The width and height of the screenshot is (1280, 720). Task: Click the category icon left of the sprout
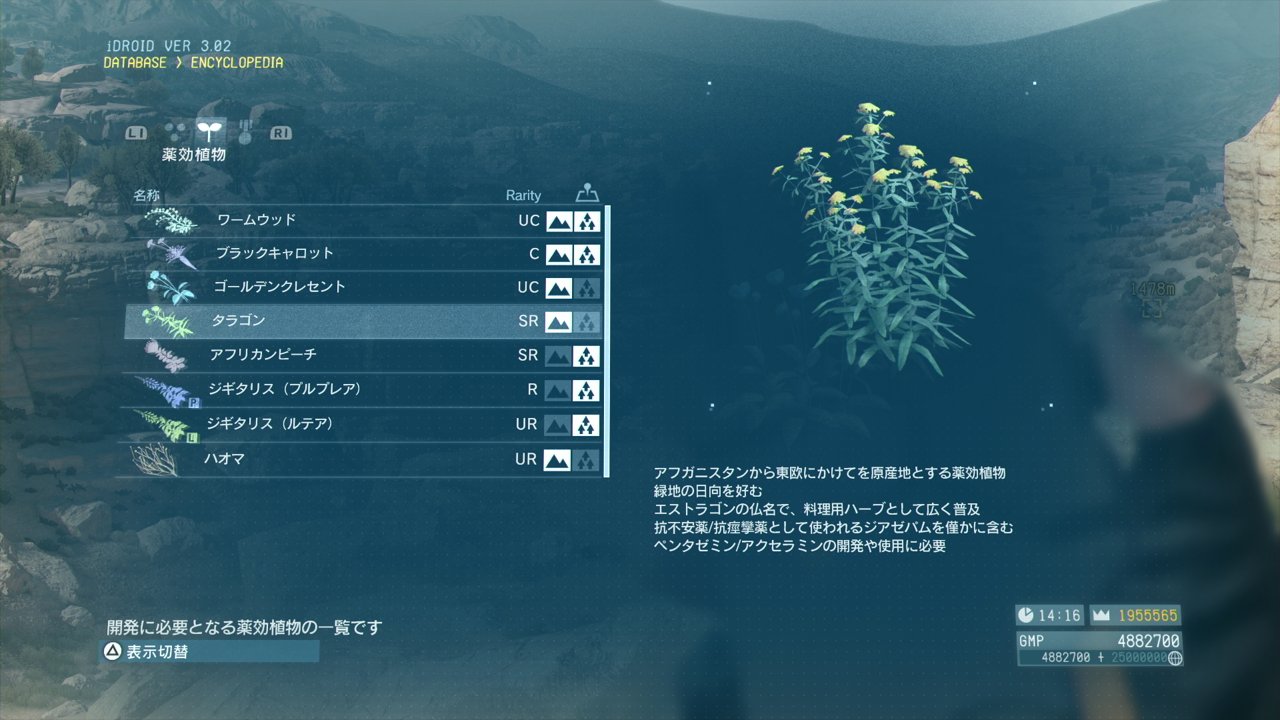coord(172,131)
